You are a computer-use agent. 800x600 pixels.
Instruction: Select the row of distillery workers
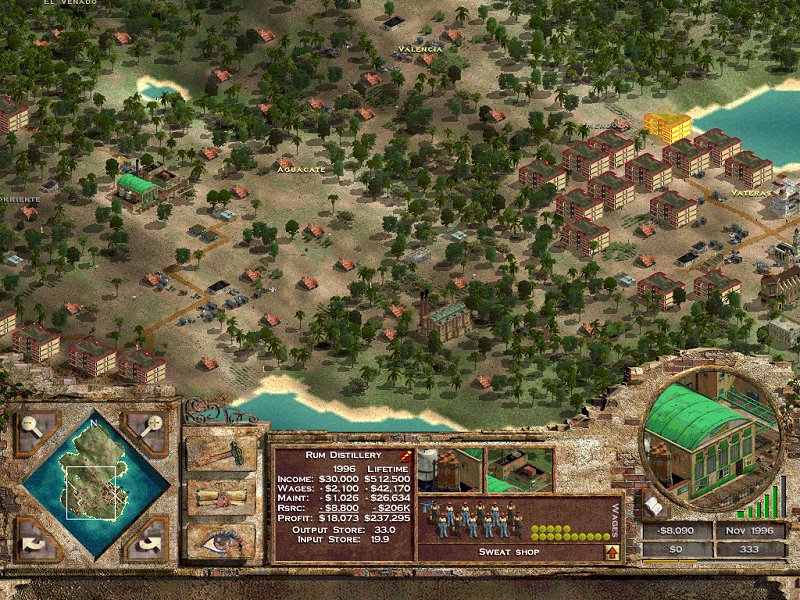tap(470, 519)
